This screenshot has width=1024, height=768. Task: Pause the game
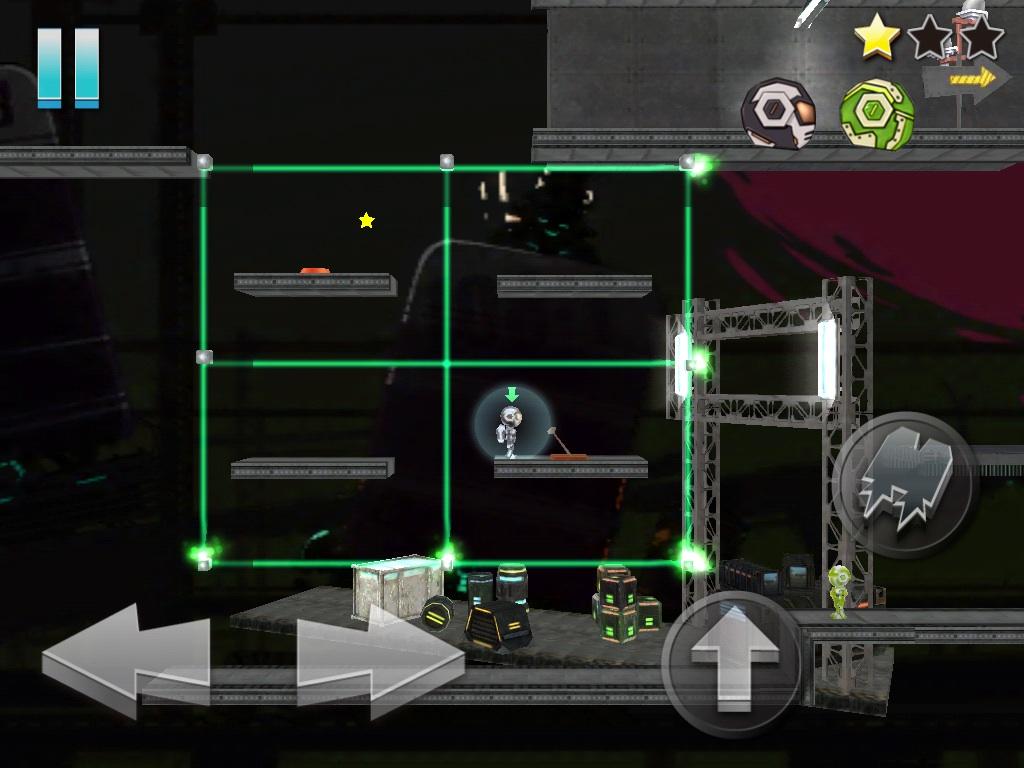[68, 67]
